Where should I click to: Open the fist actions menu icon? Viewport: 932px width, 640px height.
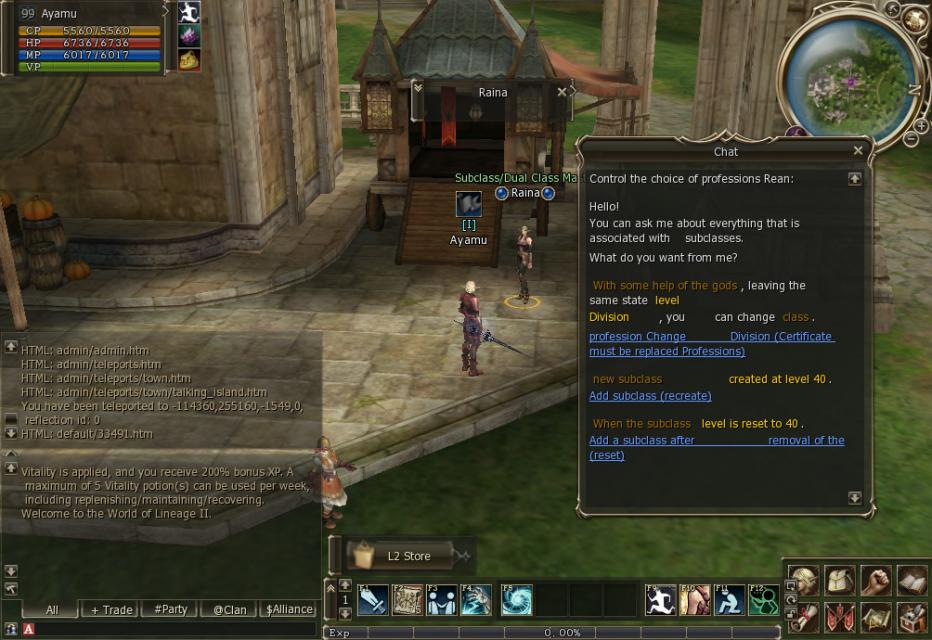(x=875, y=580)
